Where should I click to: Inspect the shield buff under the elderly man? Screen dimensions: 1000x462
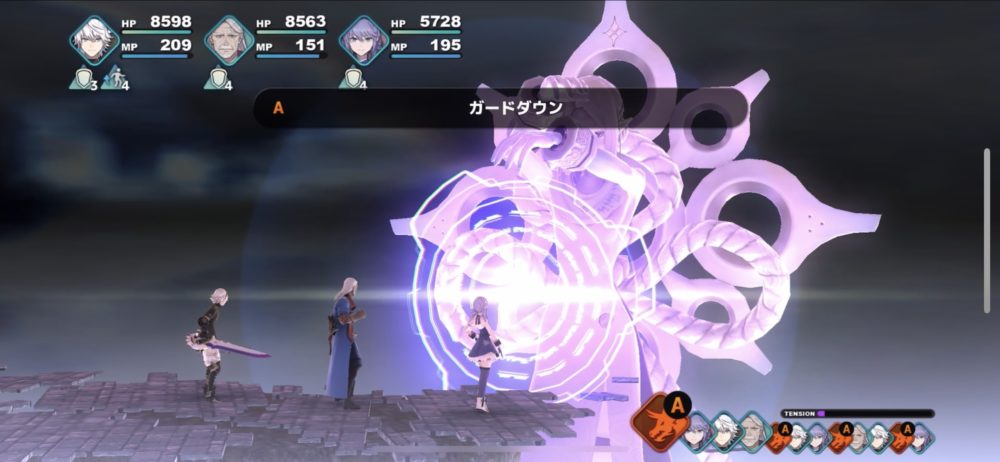216,79
